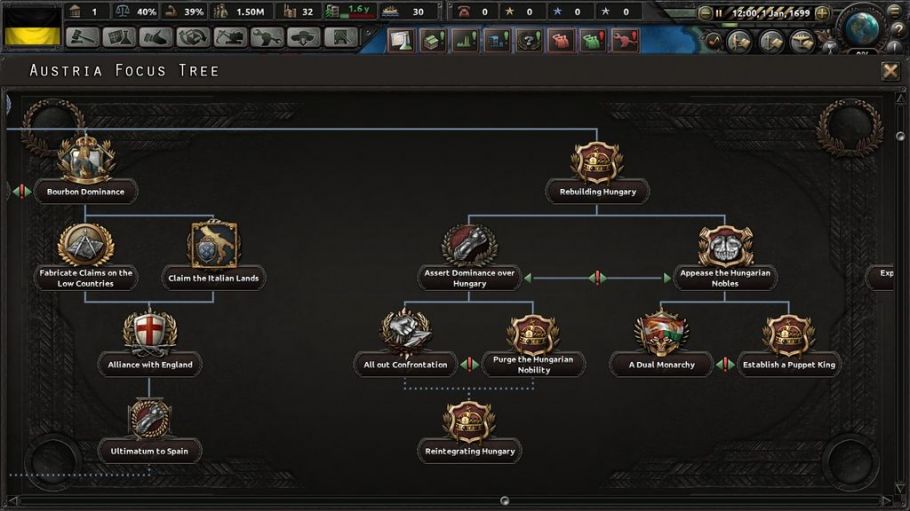Close the Austria Focus Tree window

tap(890, 71)
